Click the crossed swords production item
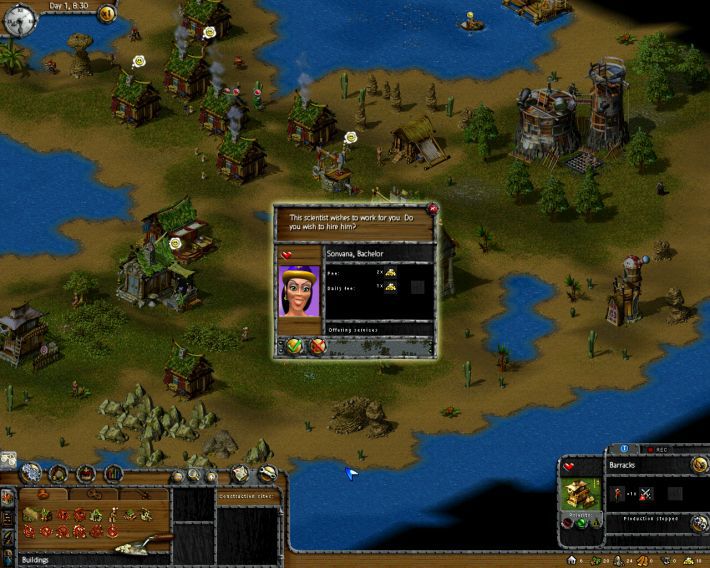Image resolution: width=710 pixels, height=568 pixels. [x=647, y=493]
